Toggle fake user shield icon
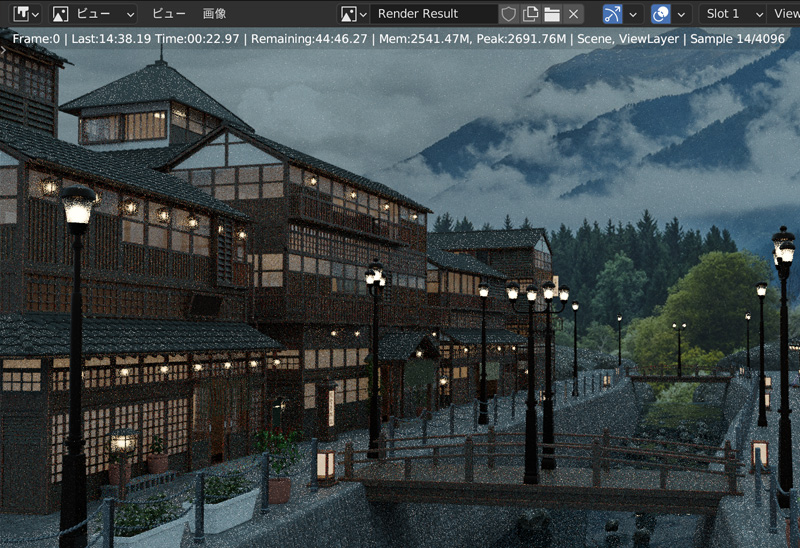The height and width of the screenshot is (548, 800). (x=508, y=14)
